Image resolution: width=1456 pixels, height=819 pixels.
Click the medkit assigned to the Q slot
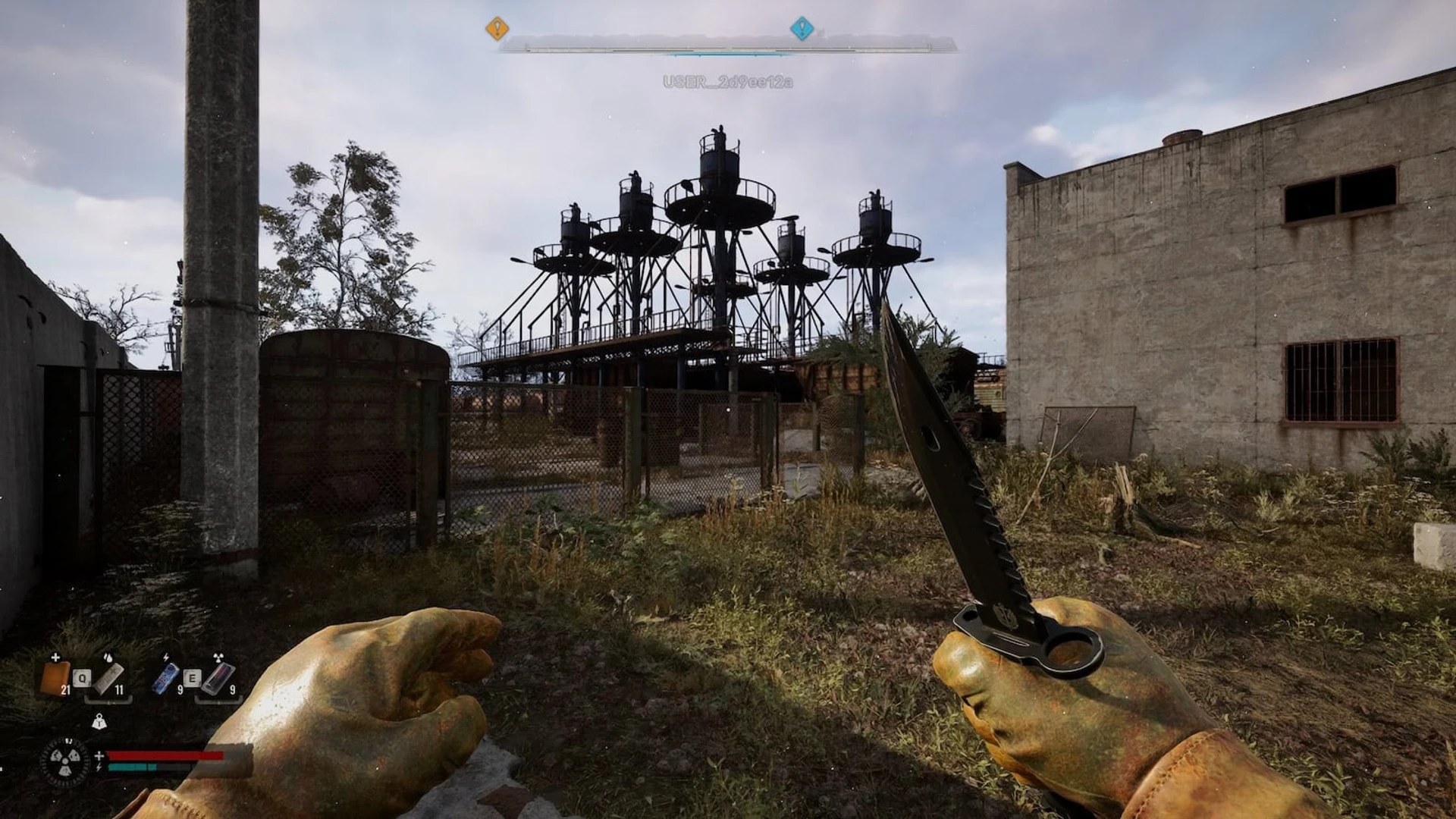point(108,679)
